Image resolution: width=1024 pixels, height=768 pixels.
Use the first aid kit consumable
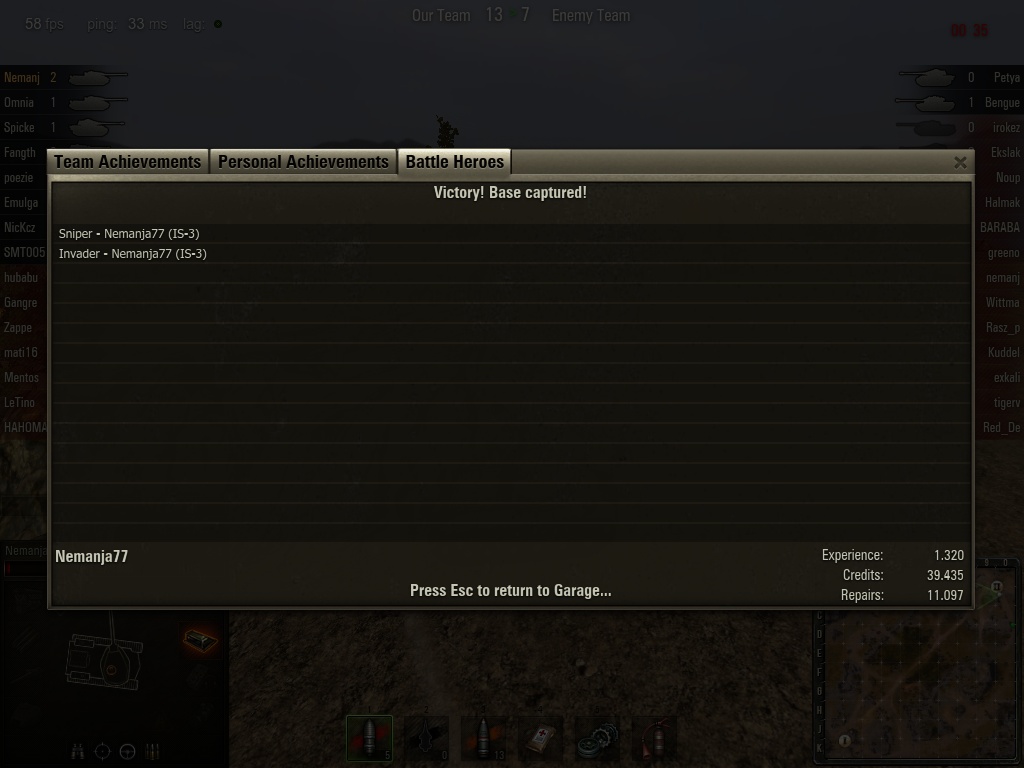pos(541,740)
